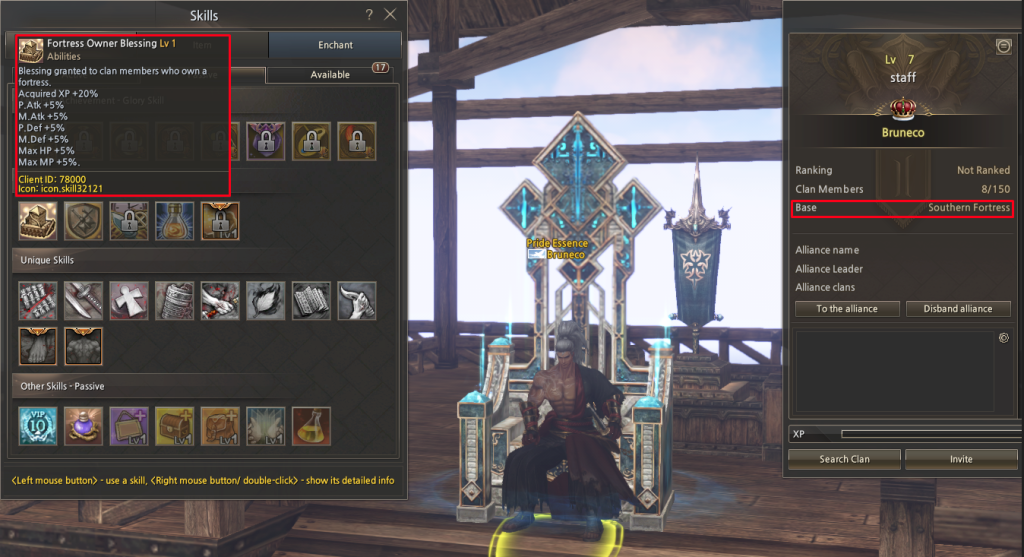
Task: Select the white cross unique skill
Action: (129, 300)
